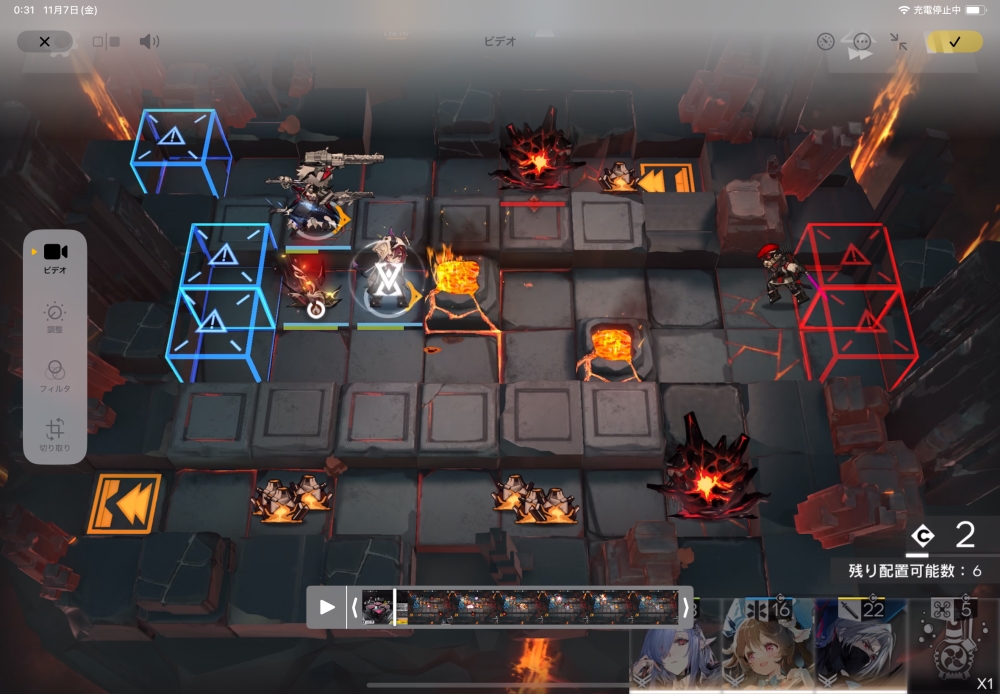Image resolution: width=1000 pixels, height=694 pixels.
Task: Close the video editor with the X
Action: 45,42
